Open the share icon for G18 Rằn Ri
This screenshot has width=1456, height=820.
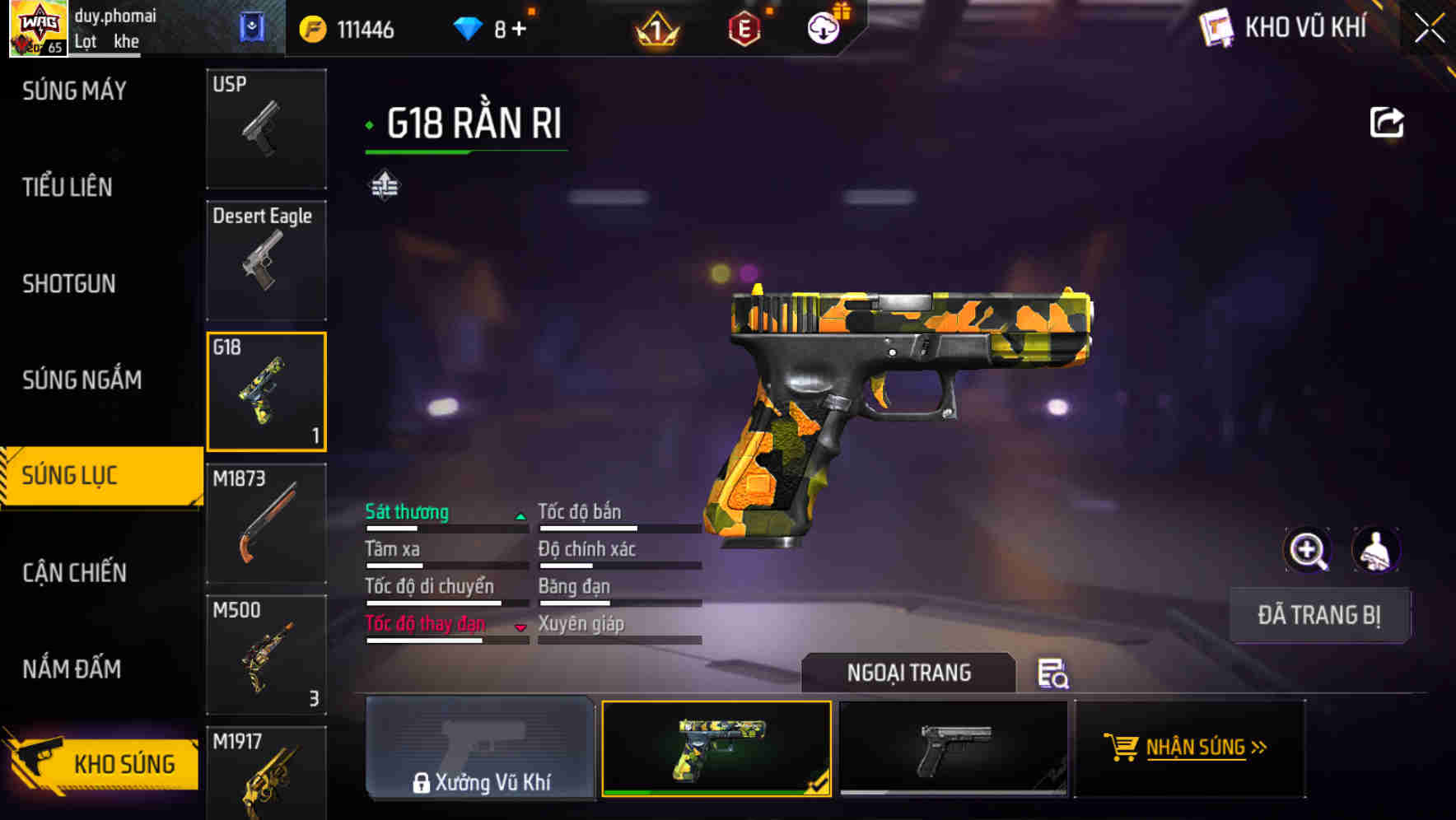[1387, 120]
